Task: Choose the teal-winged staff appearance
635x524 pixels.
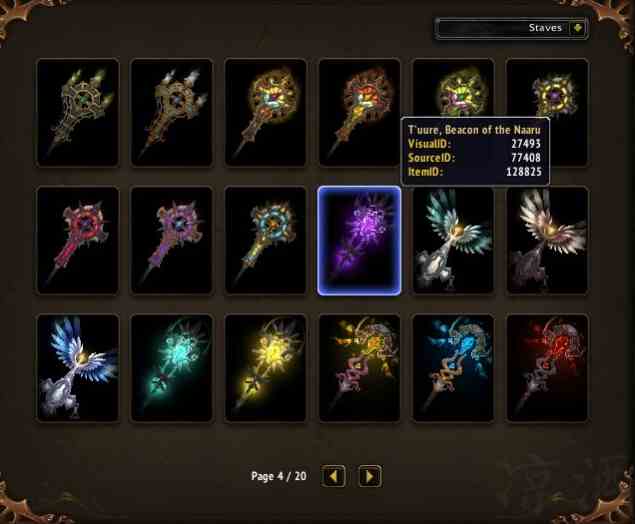Action: [453, 240]
